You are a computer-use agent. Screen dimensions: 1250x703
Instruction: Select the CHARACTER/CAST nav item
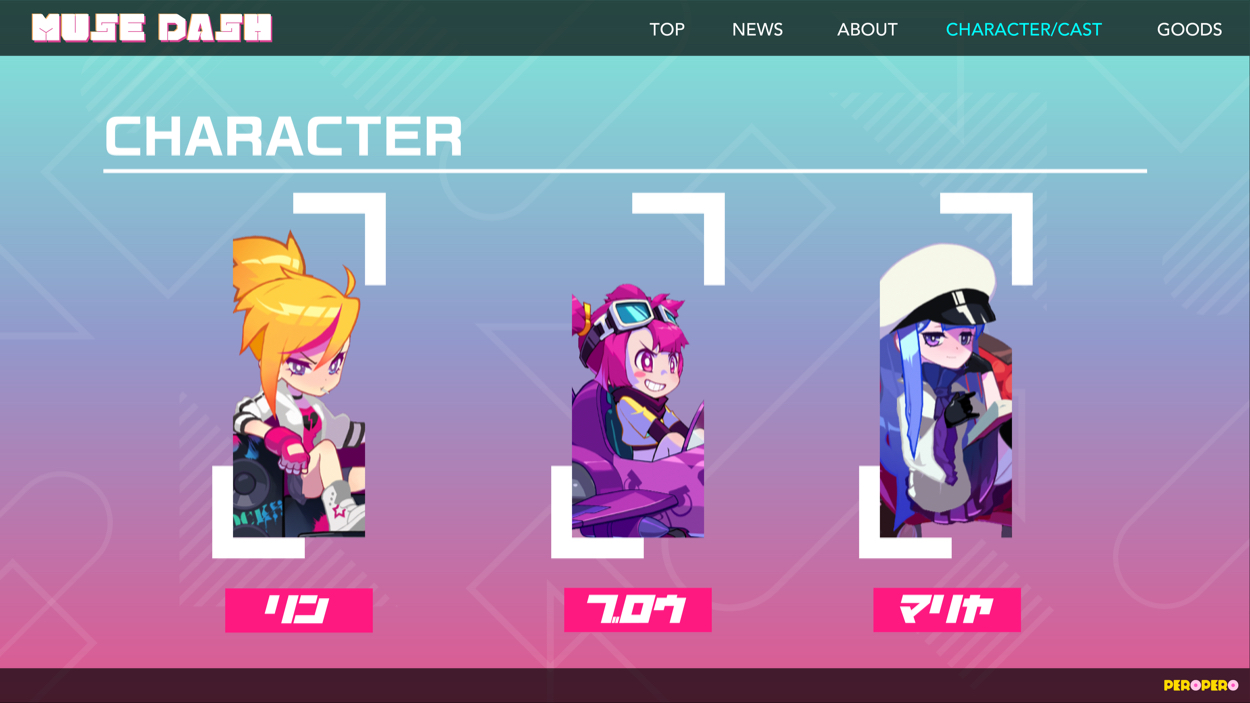point(1023,29)
